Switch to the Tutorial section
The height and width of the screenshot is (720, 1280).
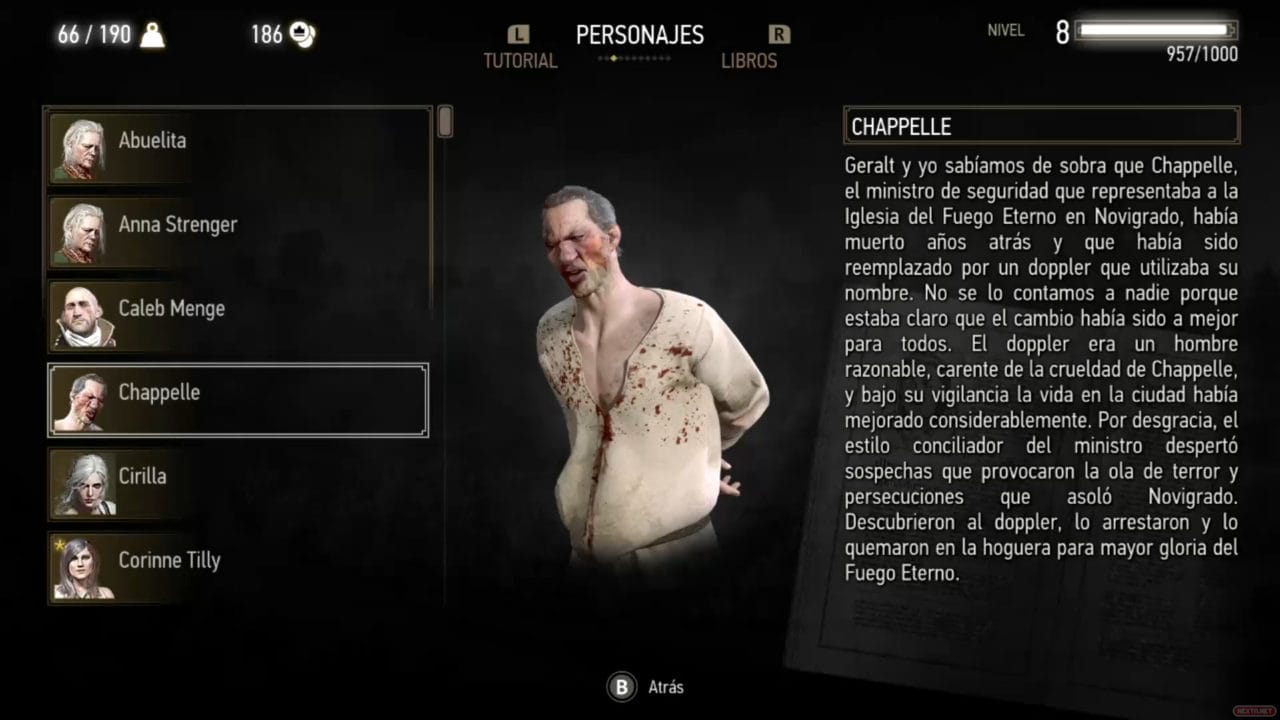click(519, 61)
